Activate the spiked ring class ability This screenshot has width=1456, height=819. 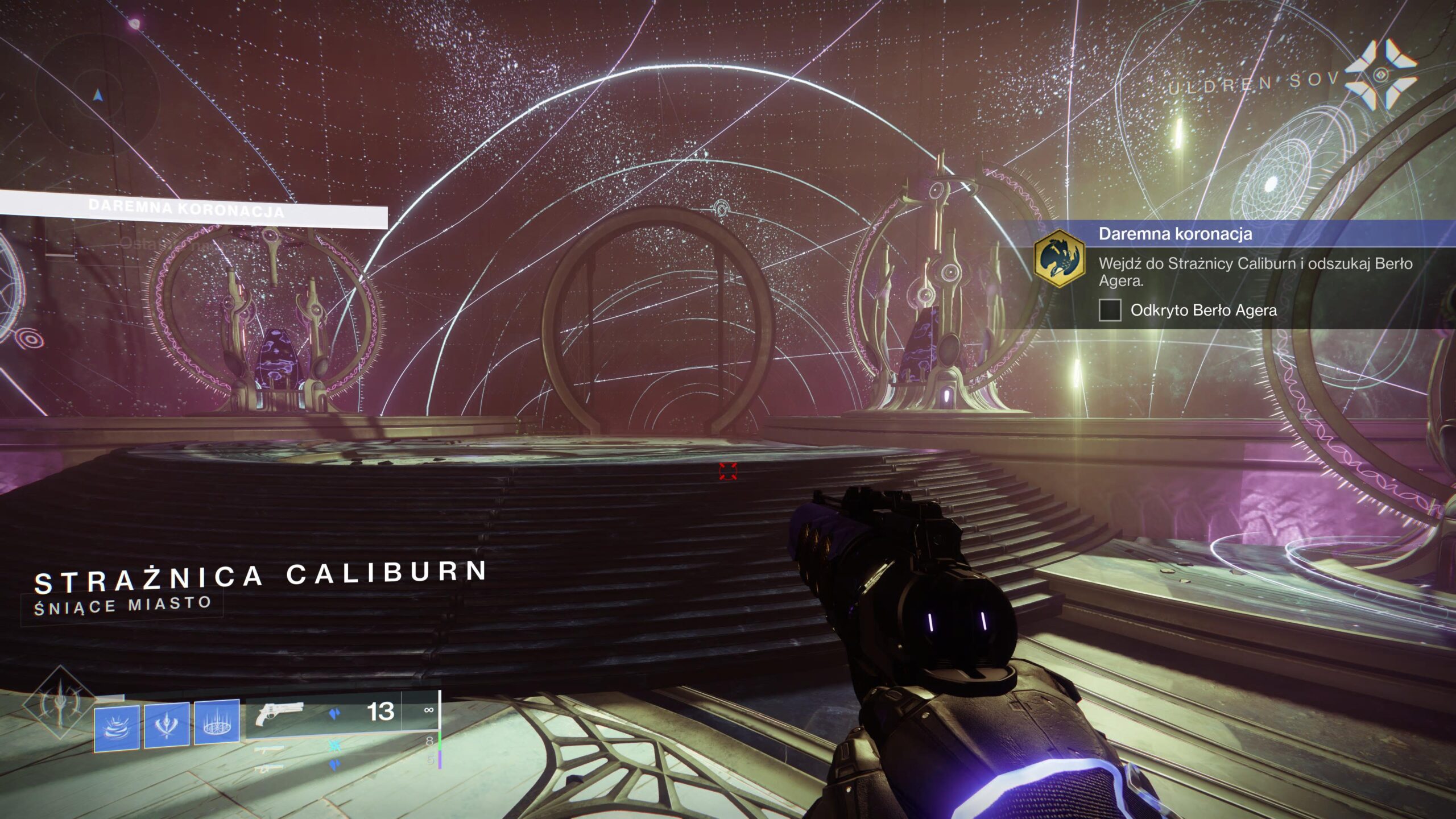point(217,722)
